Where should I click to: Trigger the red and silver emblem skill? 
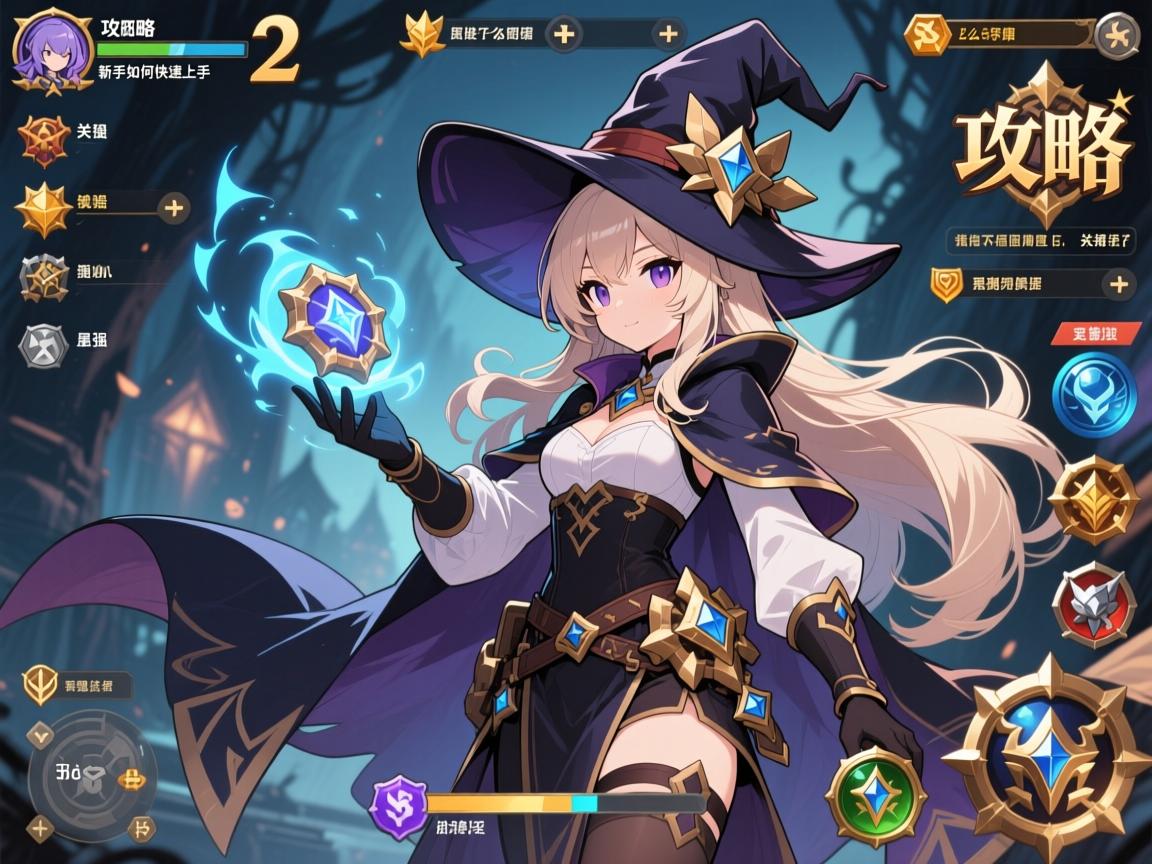click(x=1093, y=603)
